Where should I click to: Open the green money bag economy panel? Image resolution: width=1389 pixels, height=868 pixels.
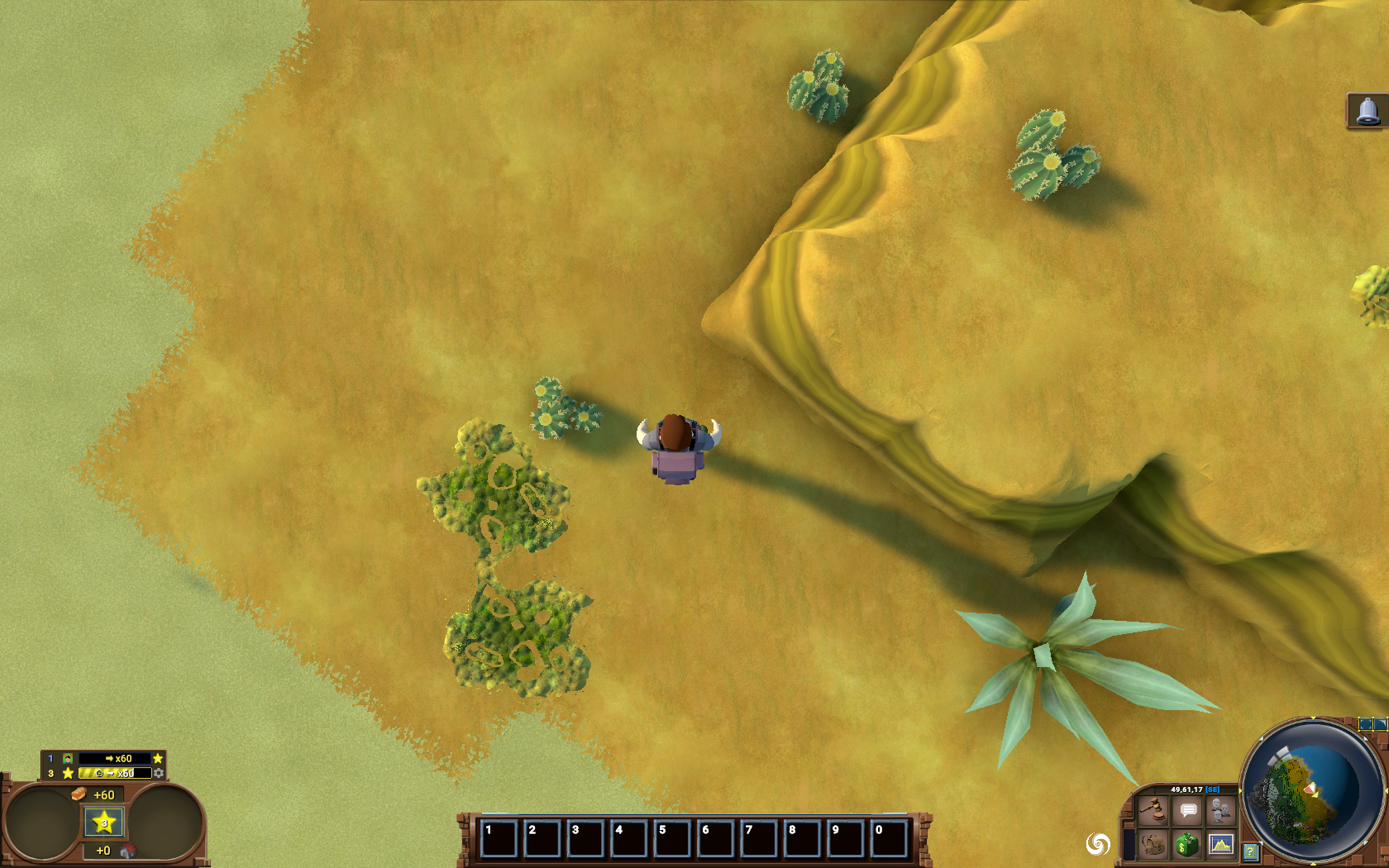(x=1188, y=845)
